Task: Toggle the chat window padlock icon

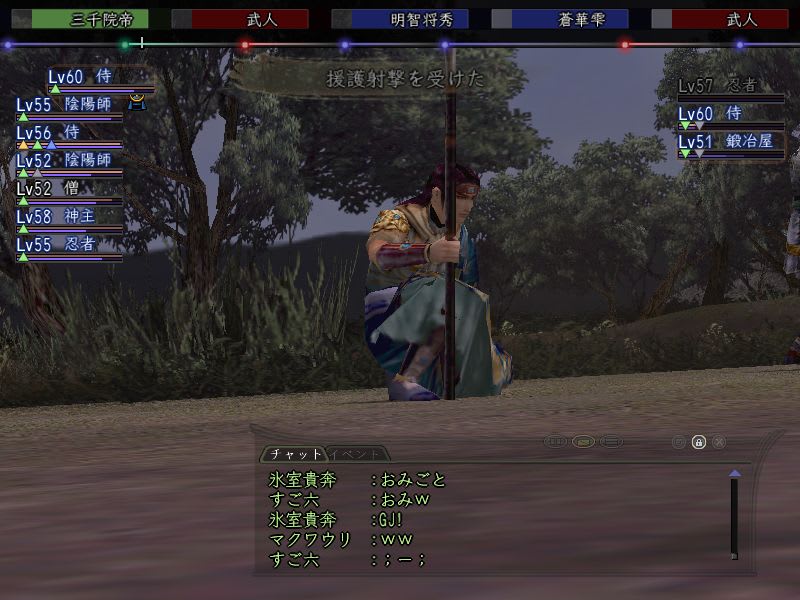Action: point(699,441)
